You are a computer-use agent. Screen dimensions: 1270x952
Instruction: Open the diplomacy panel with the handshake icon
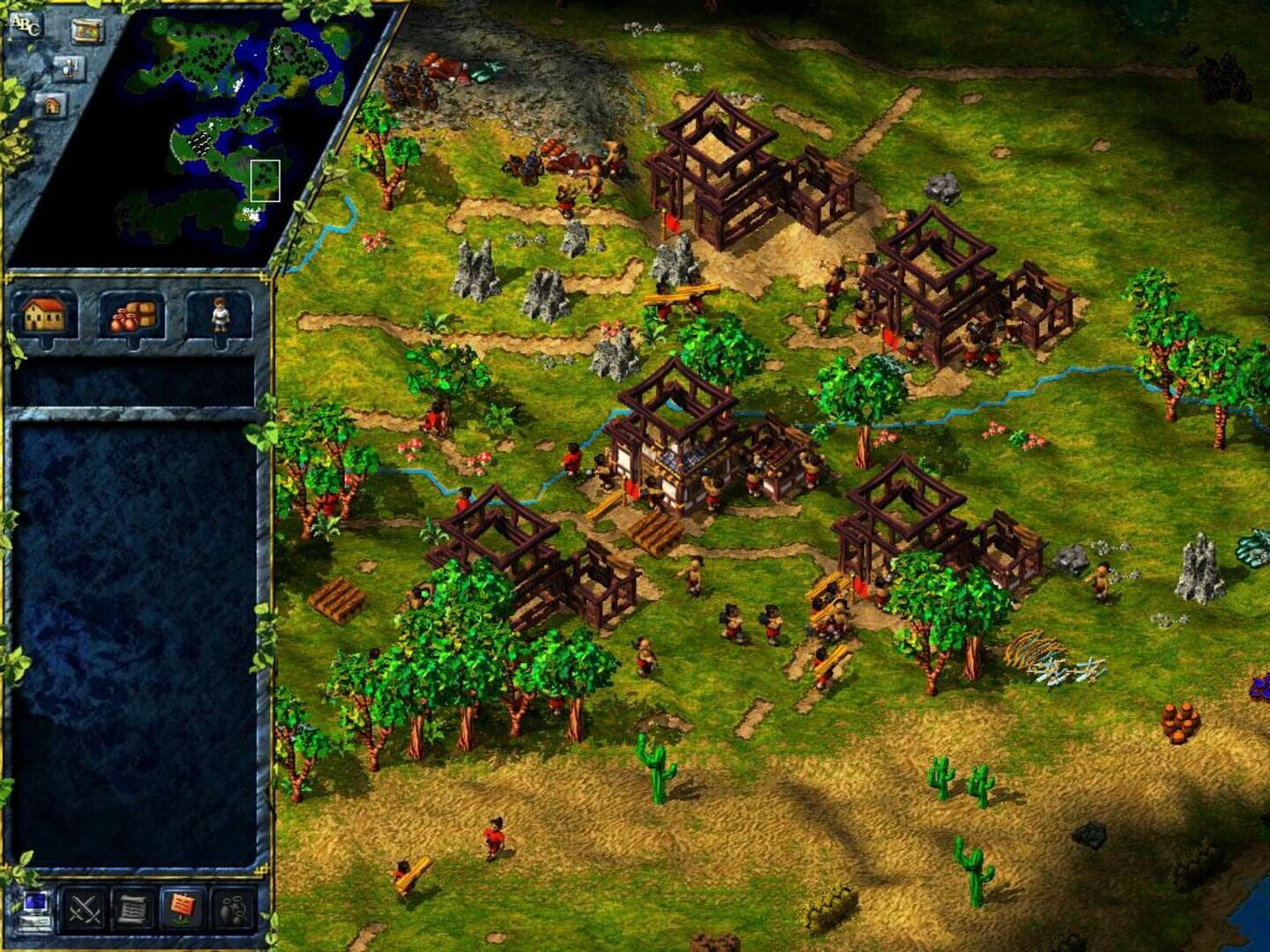232,909
